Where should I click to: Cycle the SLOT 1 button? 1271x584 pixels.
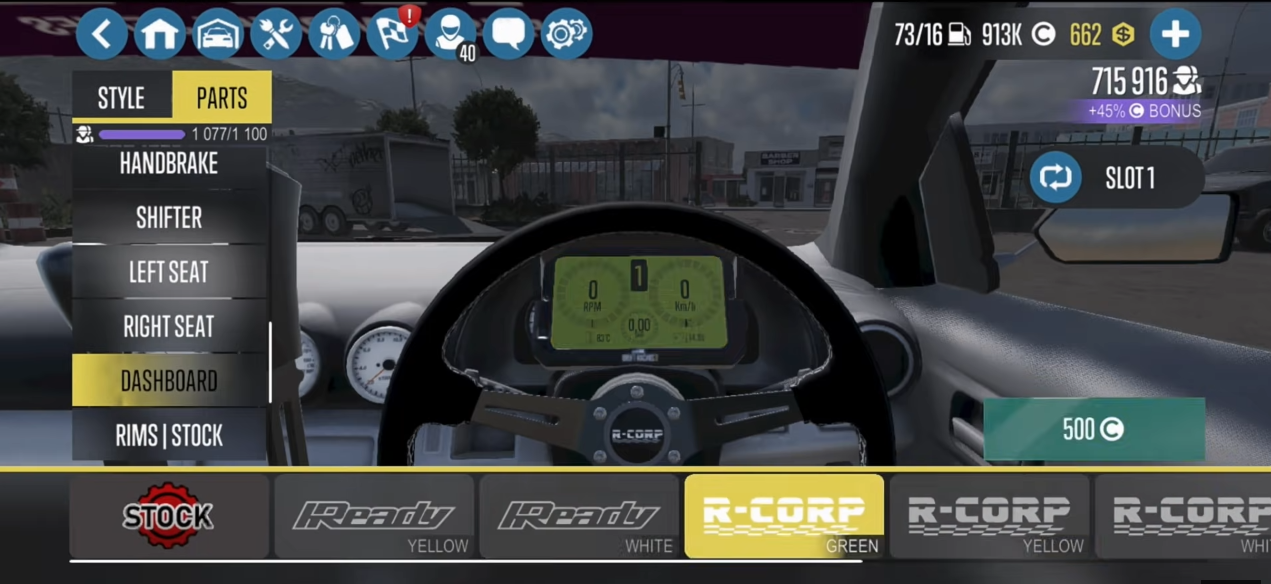pos(1115,178)
